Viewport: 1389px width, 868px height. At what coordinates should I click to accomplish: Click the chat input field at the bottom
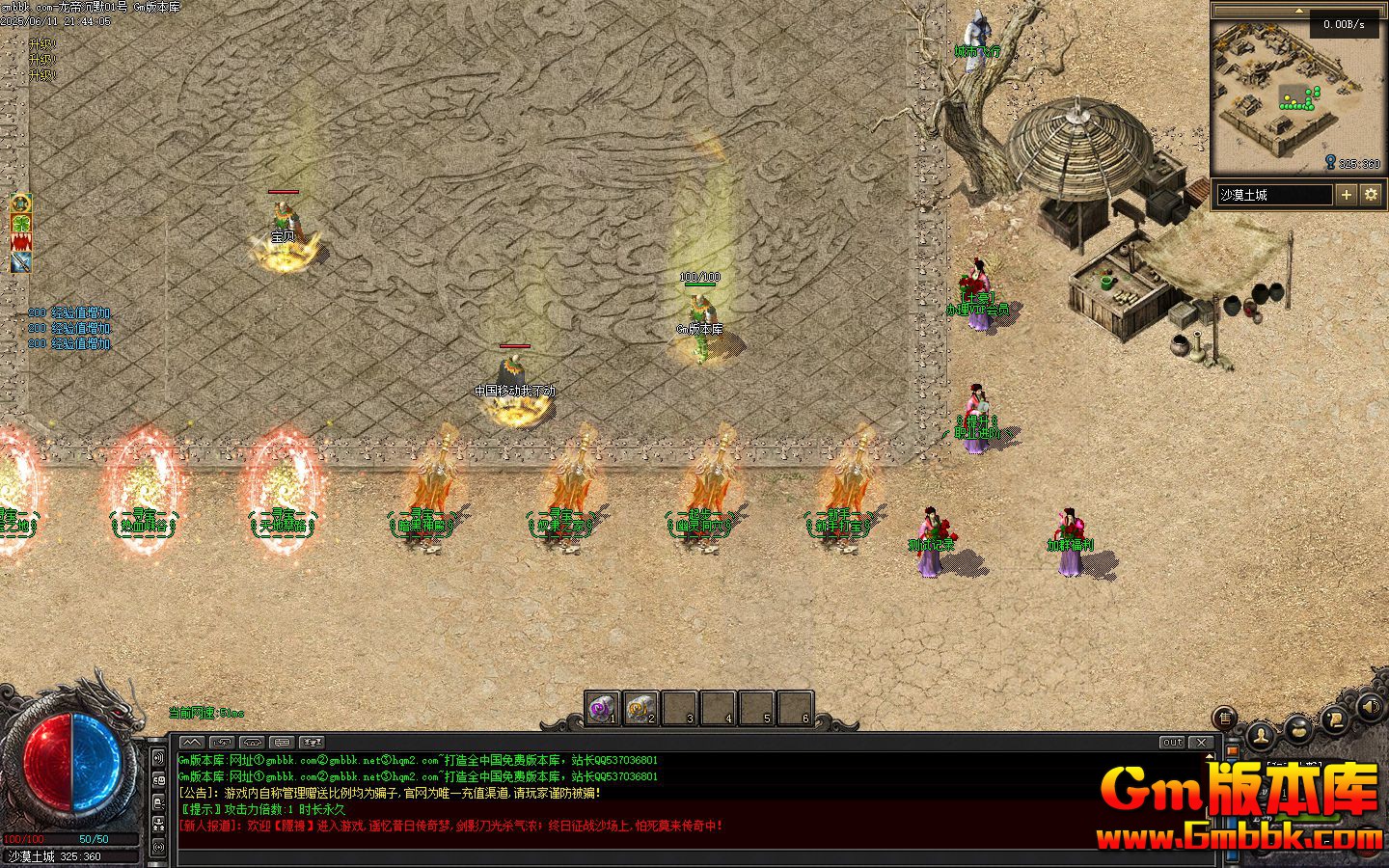(x=675, y=857)
